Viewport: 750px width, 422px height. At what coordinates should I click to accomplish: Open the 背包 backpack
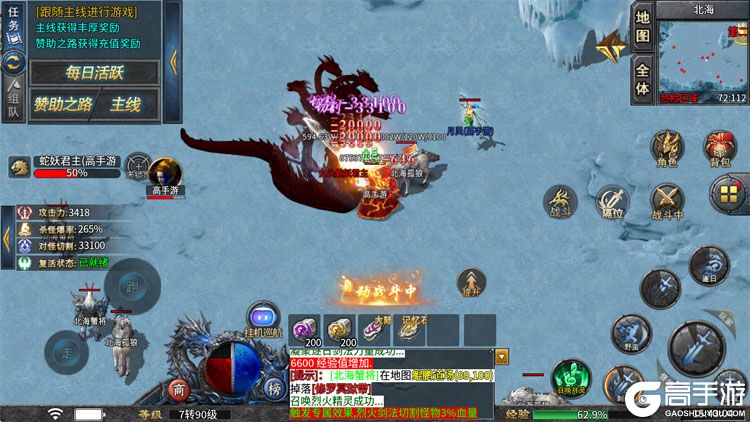pos(720,148)
